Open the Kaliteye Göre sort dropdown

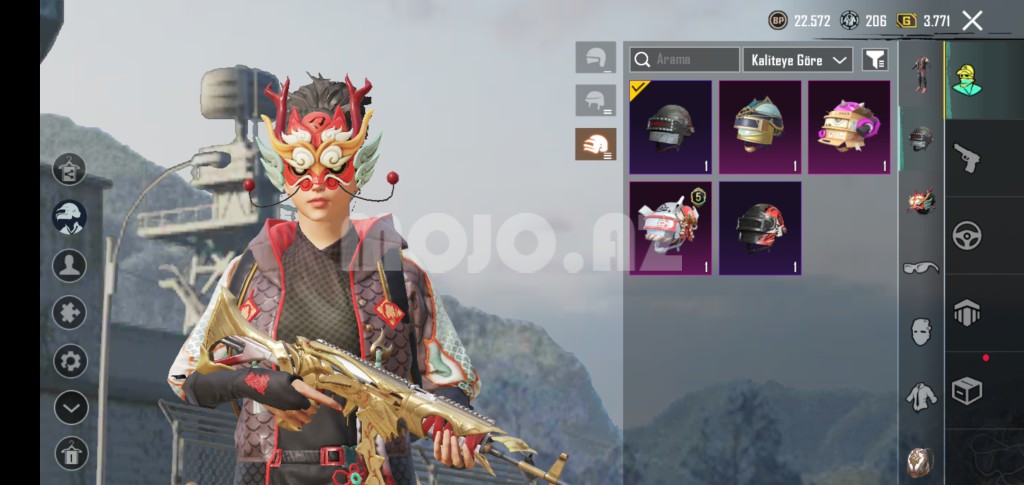[x=797, y=60]
